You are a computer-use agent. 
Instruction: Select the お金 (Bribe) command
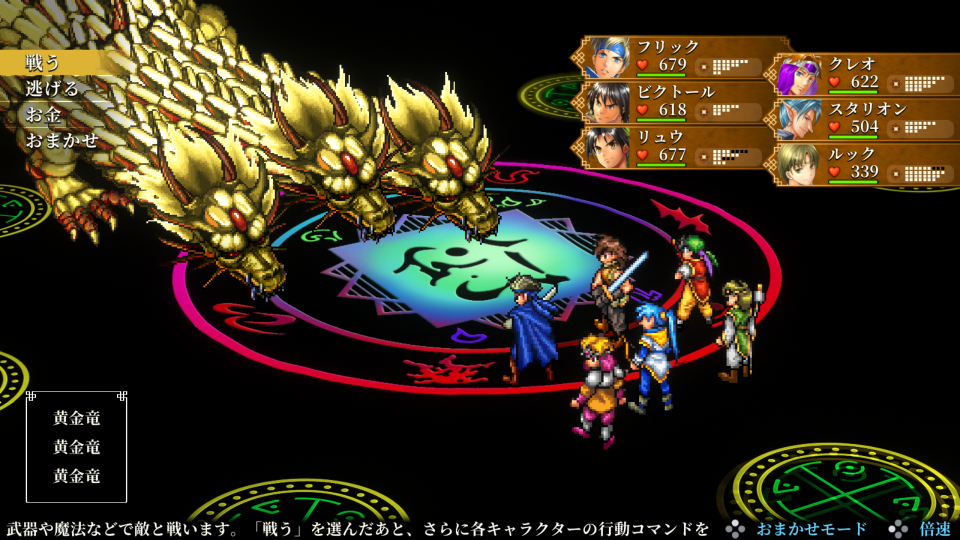click(44, 114)
